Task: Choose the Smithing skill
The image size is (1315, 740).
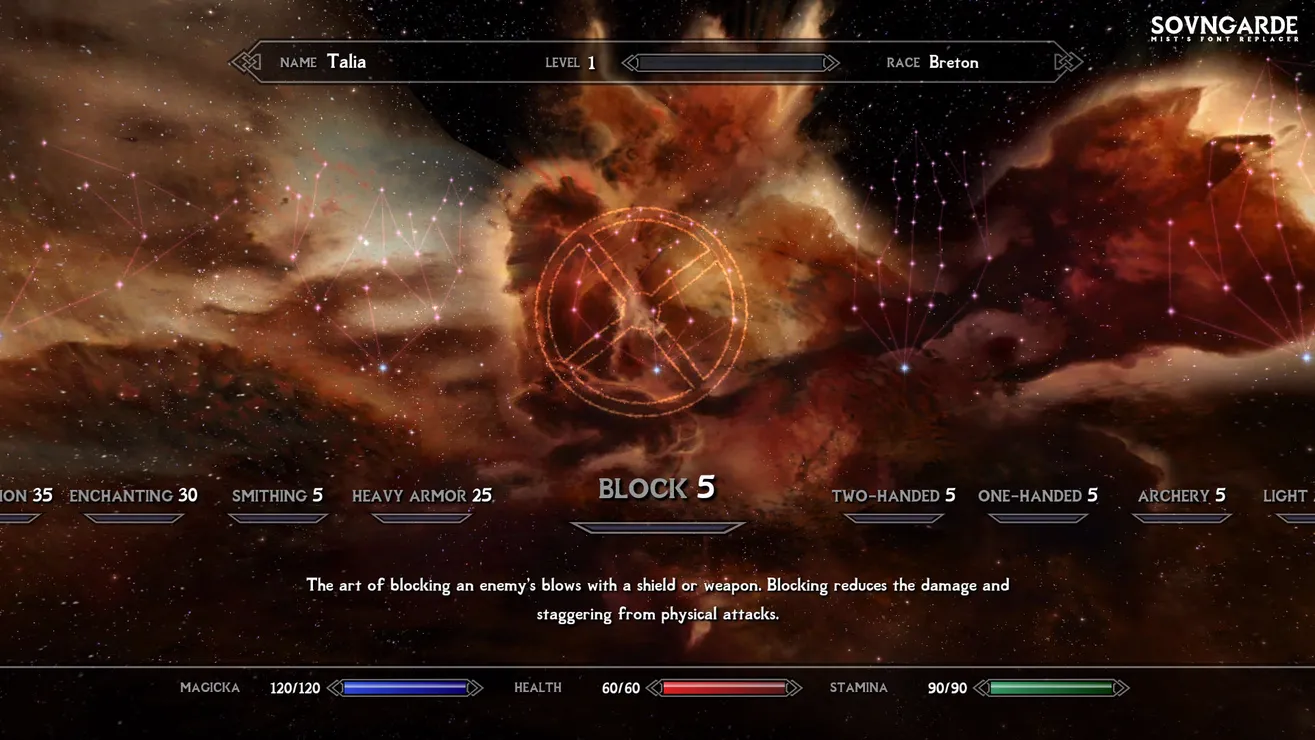Action: (277, 496)
